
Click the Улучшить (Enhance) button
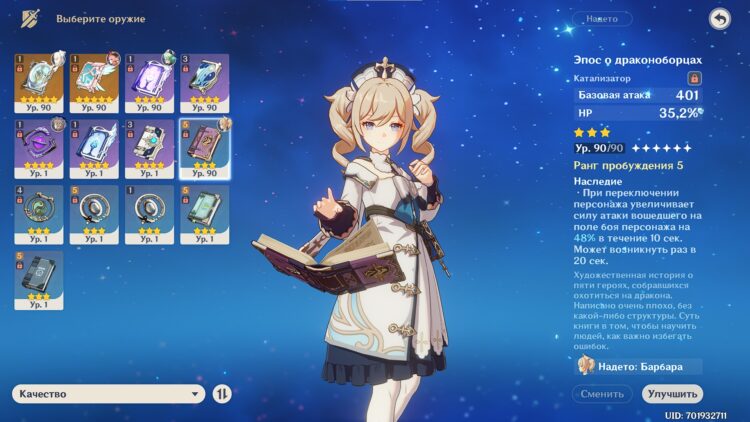click(x=672, y=394)
